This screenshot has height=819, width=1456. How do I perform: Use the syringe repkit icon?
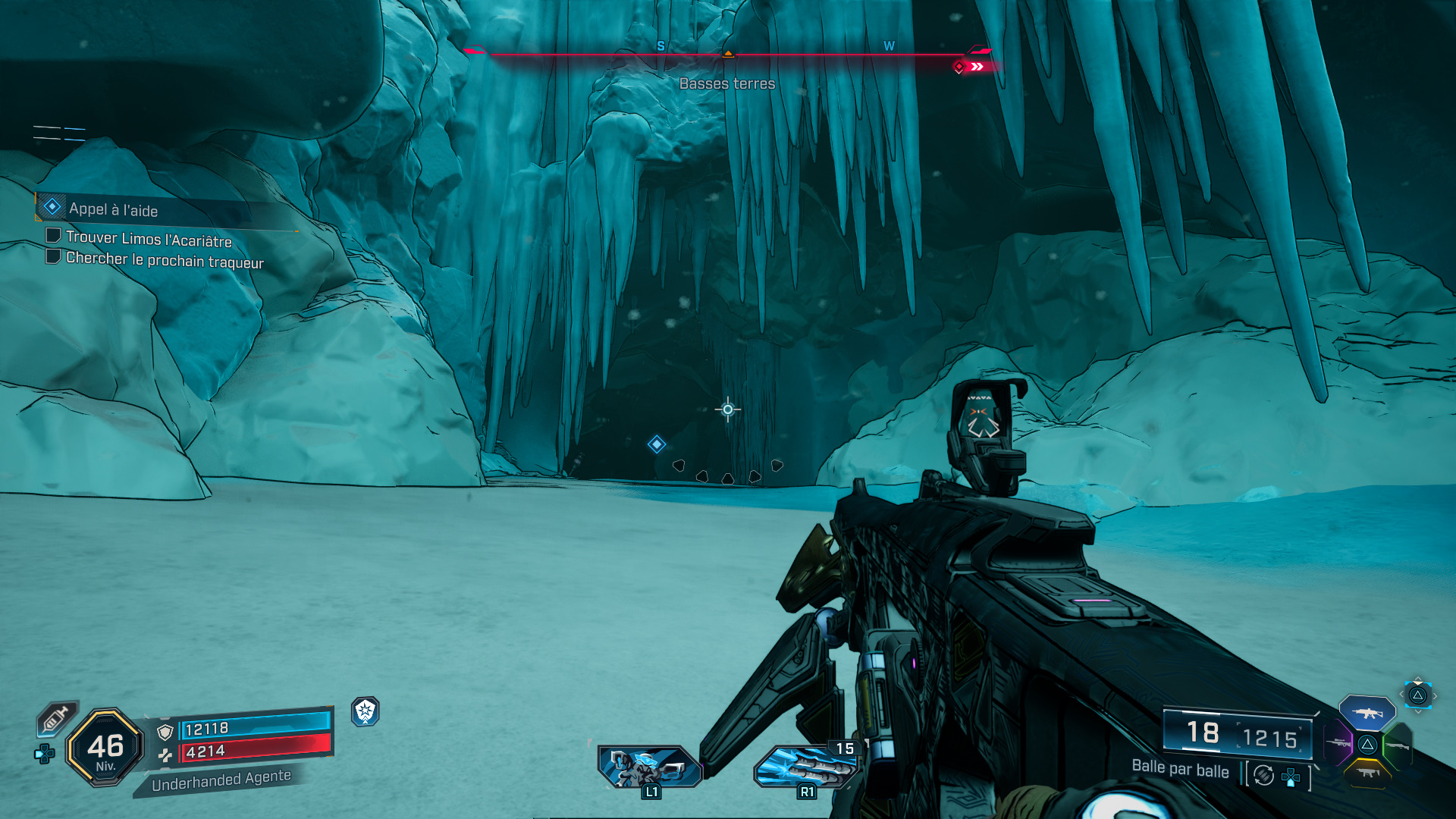tap(56, 718)
